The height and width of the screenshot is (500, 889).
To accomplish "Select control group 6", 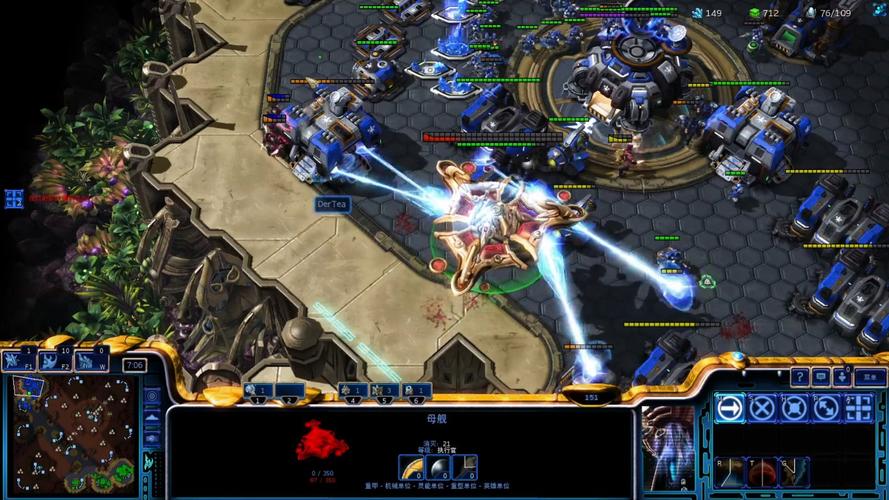I will click(x=417, y=390).
